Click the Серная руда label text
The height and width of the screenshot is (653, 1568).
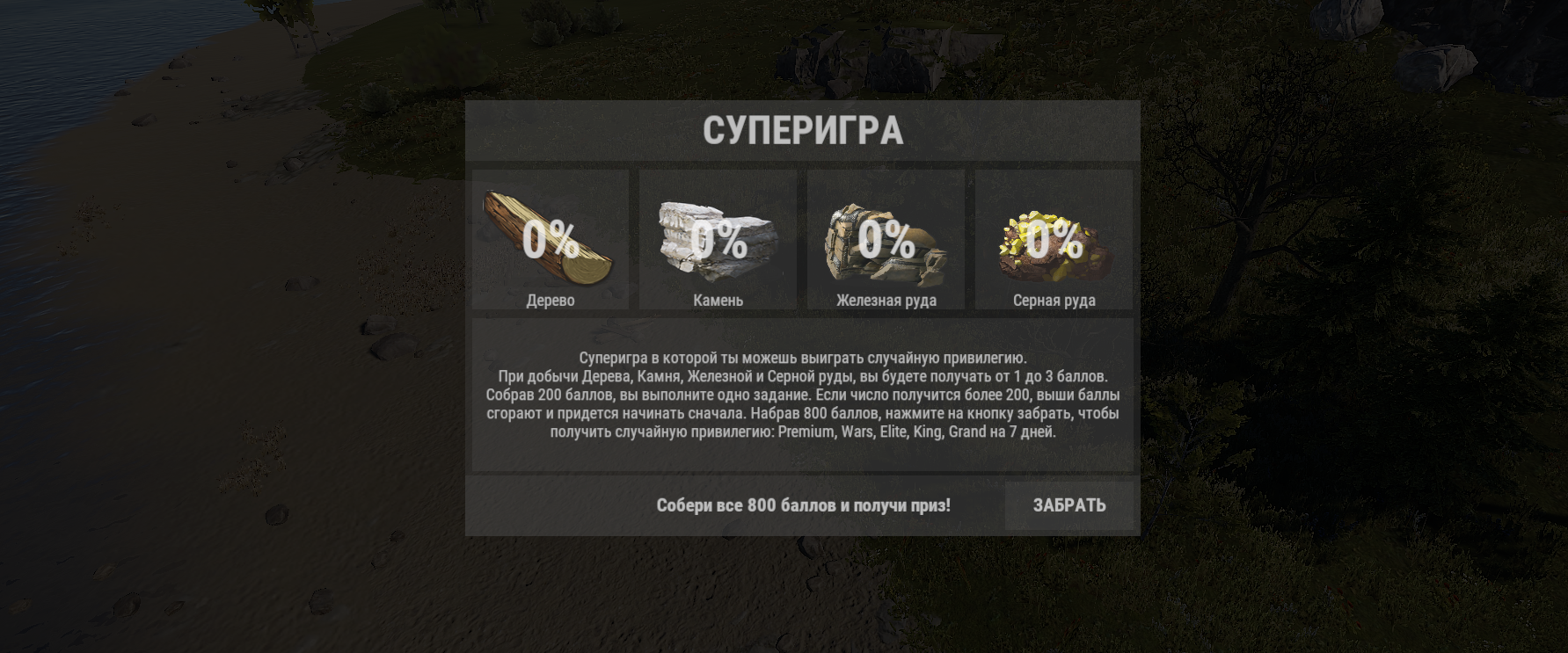click(x=1054, y=300)
